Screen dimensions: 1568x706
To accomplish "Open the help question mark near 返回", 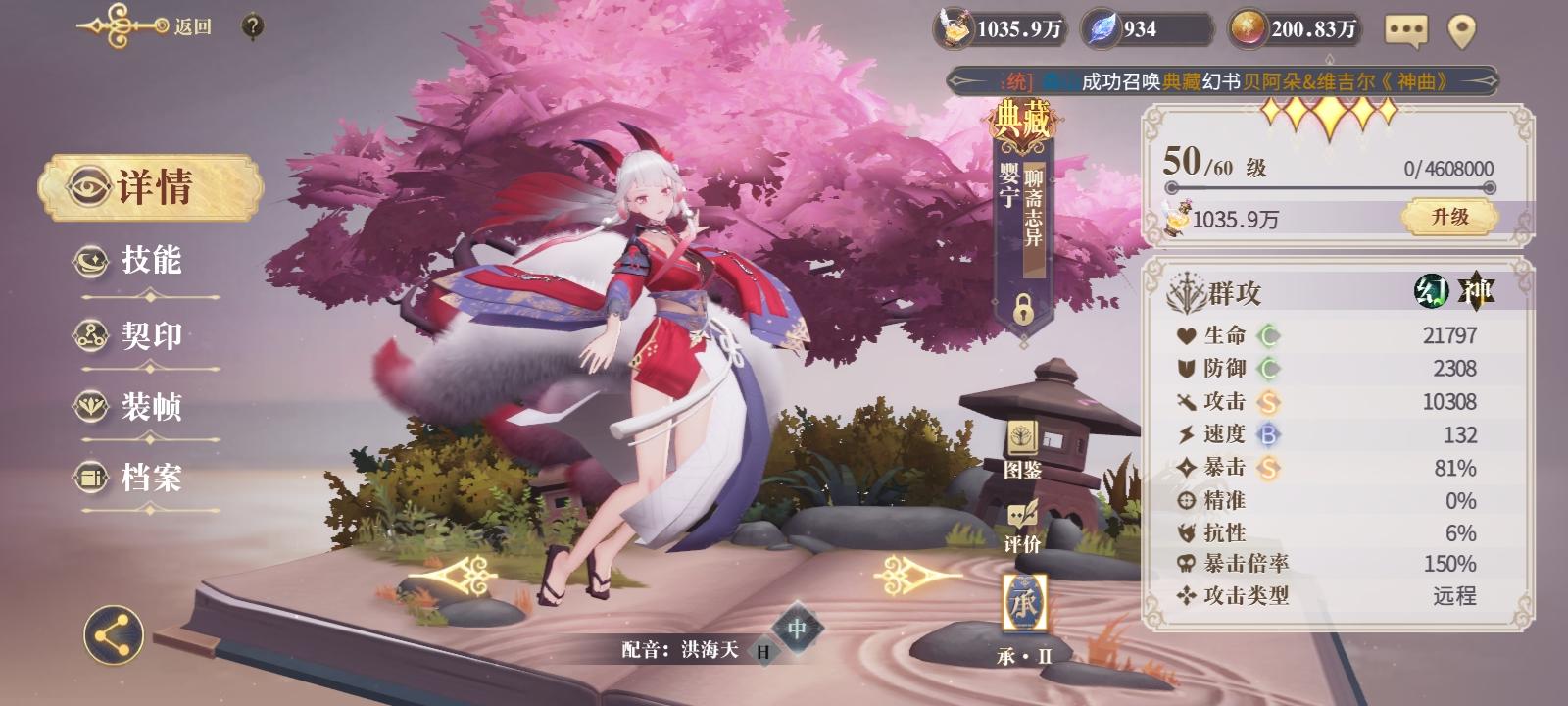I will point(253,25).
